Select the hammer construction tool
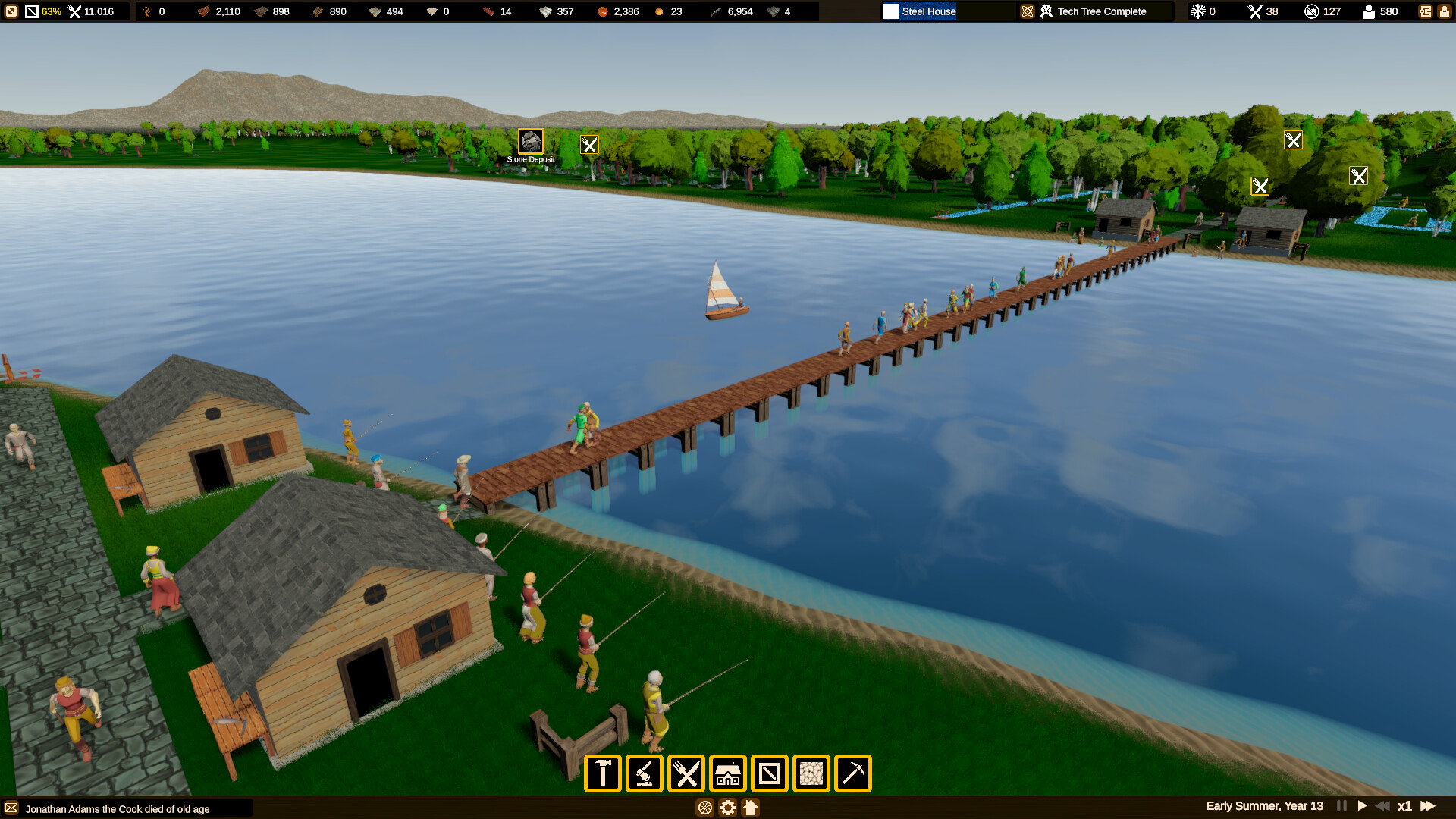Image resolution: width=1456 pixels, height=819 pixels. tap(604, 773)
